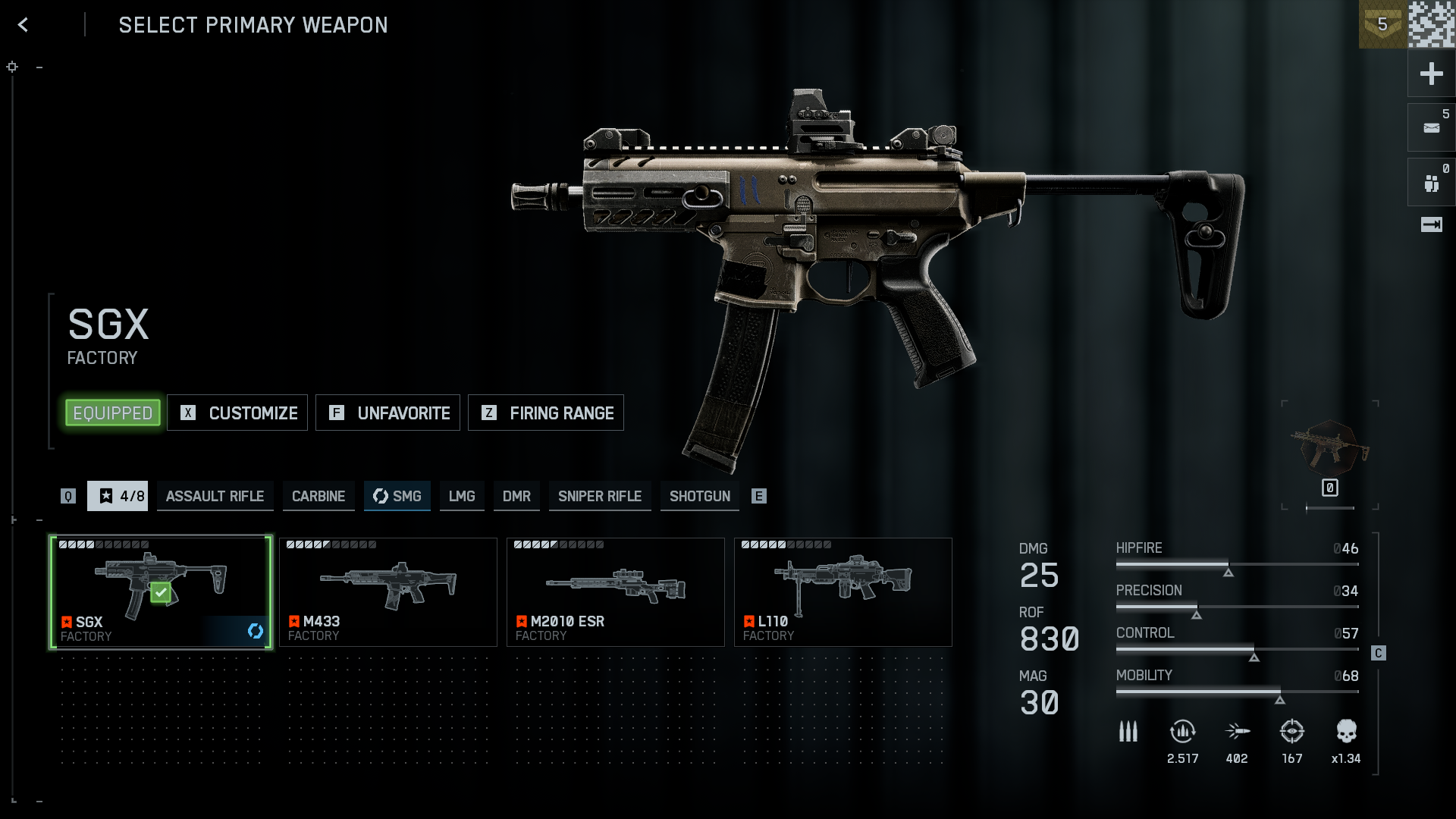The image size is (1456, 819).
Task: Choose the M433 Factory weapon tile
Action: tap(388, 592)
